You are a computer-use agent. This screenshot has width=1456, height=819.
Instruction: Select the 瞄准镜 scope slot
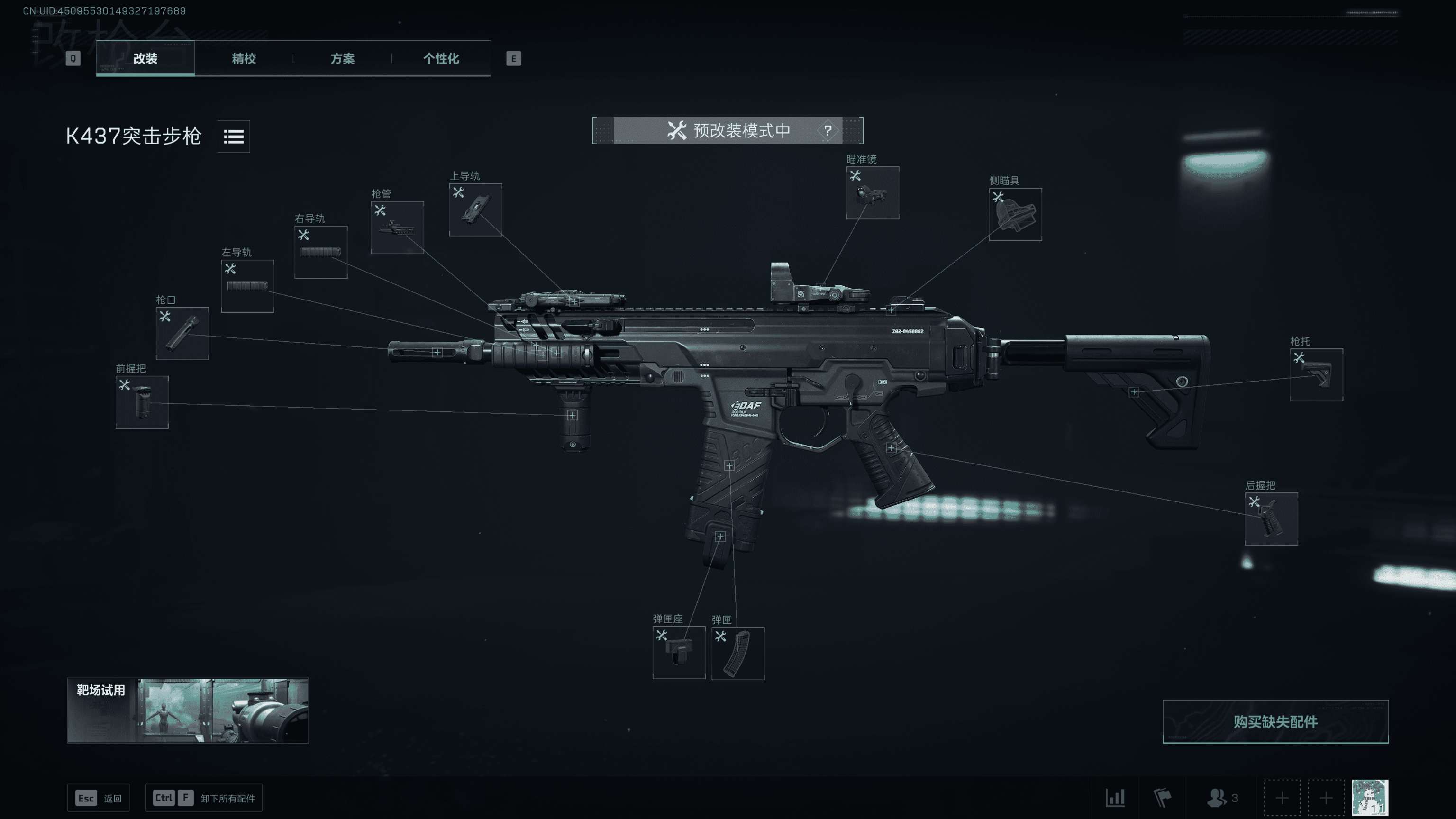click(872, 193)
